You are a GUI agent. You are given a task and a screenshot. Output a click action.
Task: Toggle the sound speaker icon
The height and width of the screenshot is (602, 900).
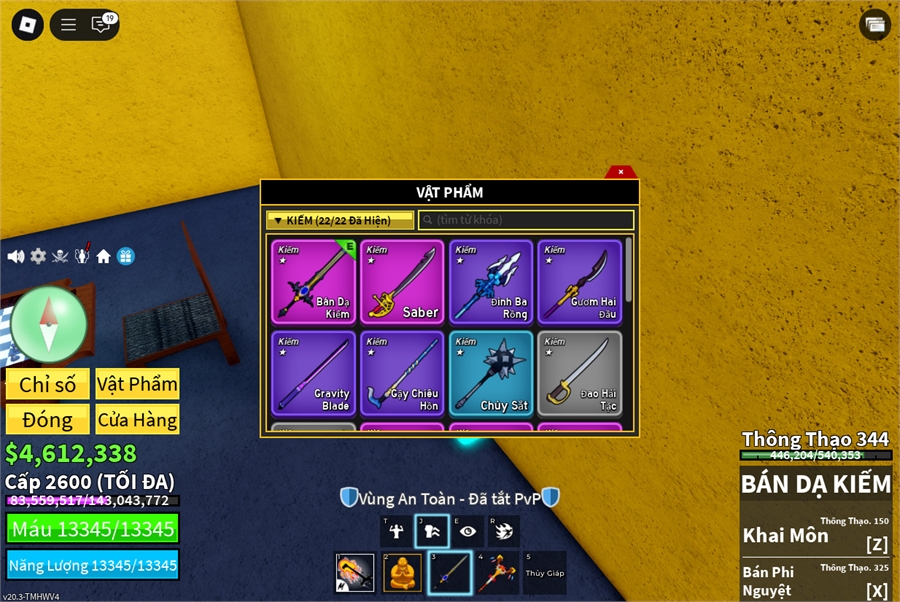point(16,257)
